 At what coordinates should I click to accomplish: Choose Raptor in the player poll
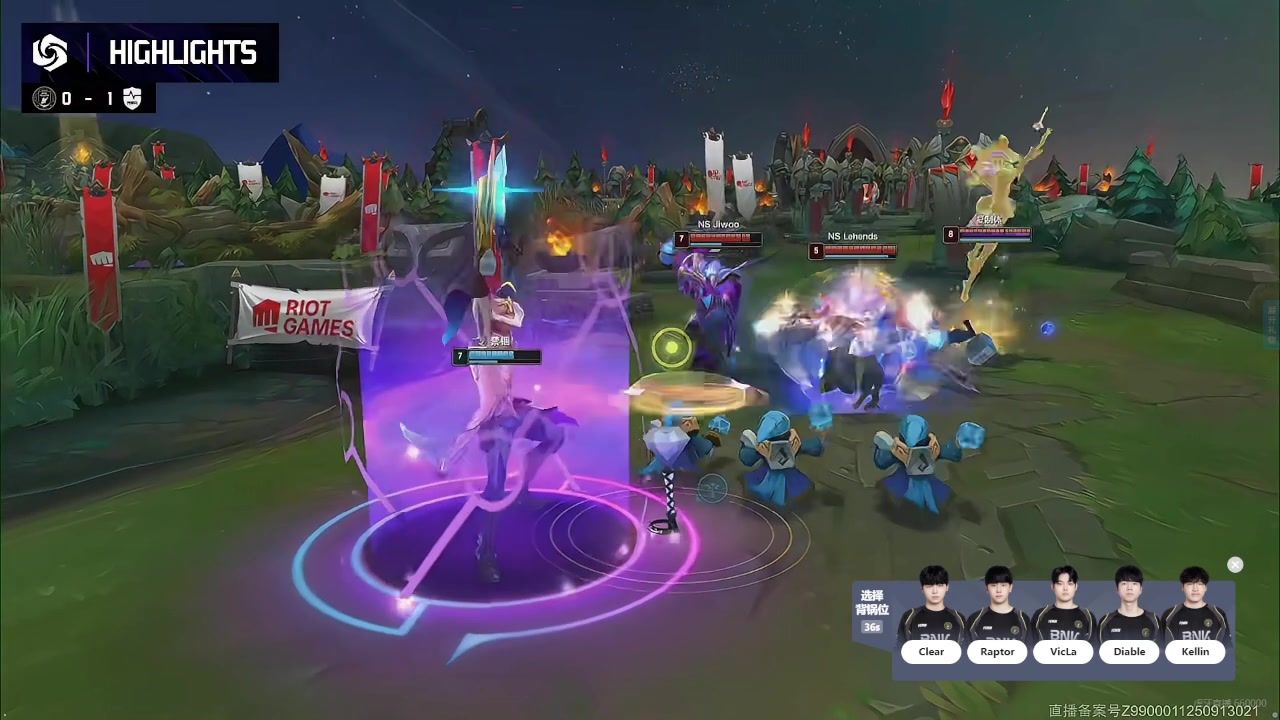click(x=997, y=651)
